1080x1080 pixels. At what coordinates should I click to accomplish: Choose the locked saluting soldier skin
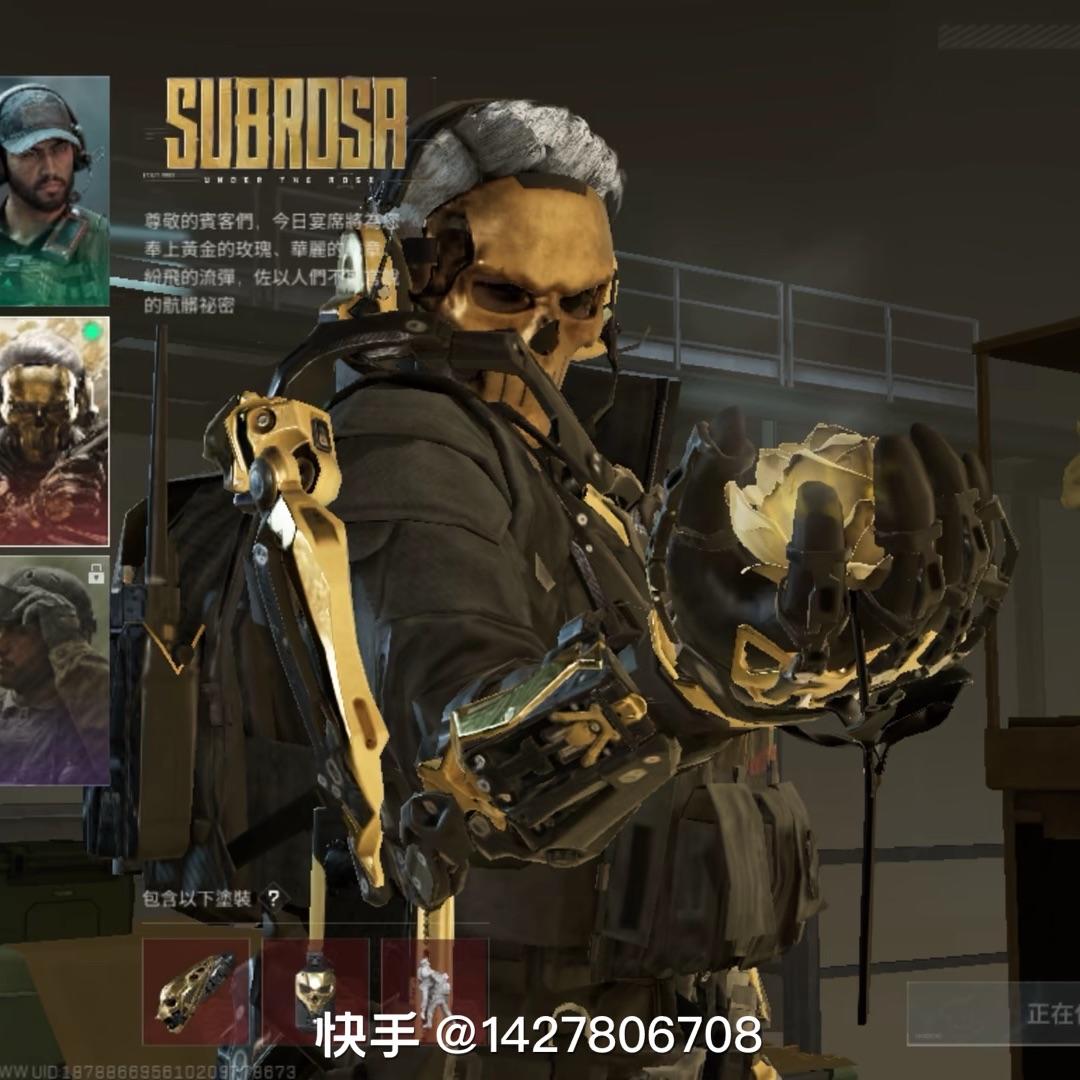pos(54,670)
